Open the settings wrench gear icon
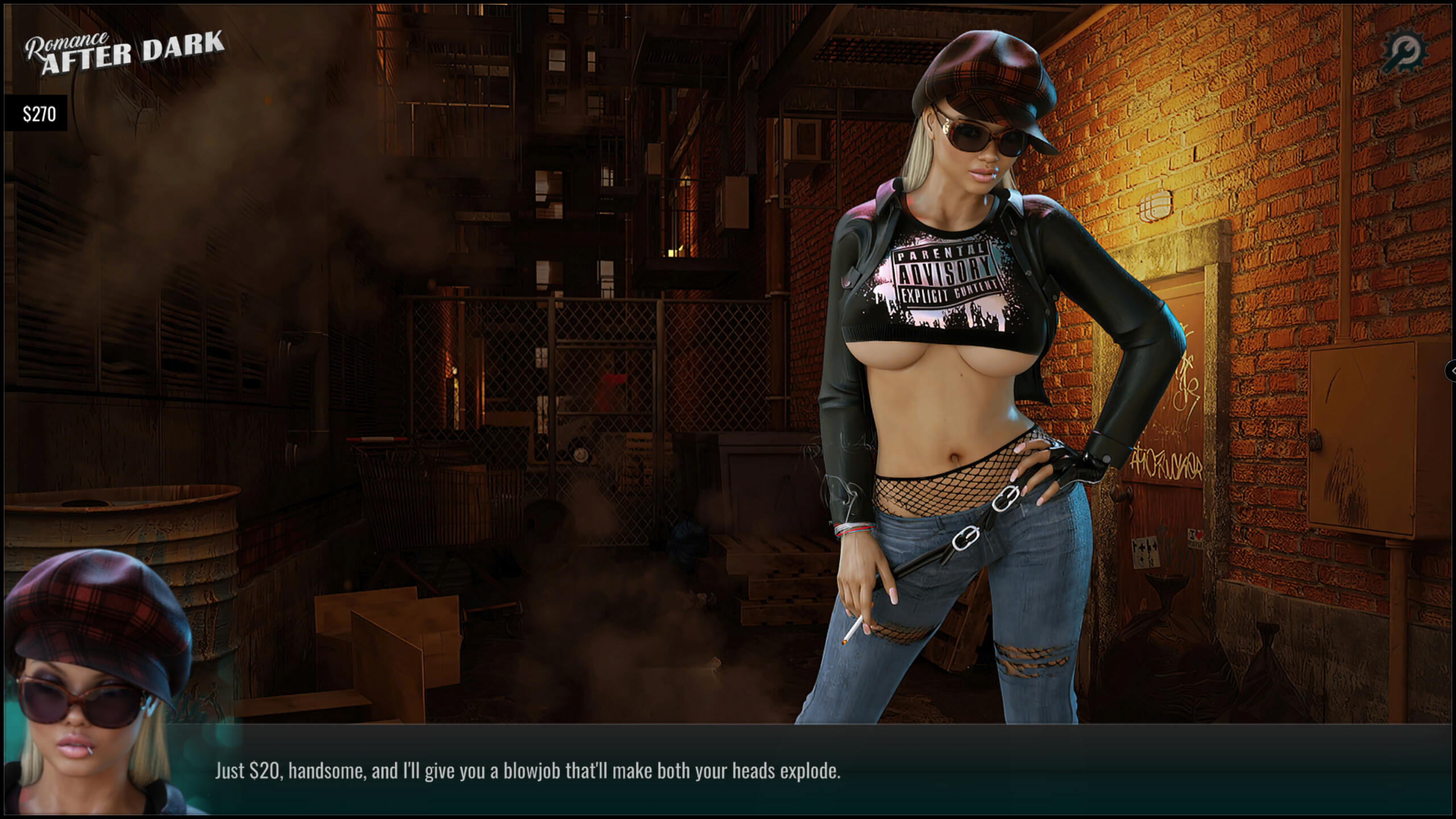Viewport: 1456px width, 819px height. tap(1404, 52)
